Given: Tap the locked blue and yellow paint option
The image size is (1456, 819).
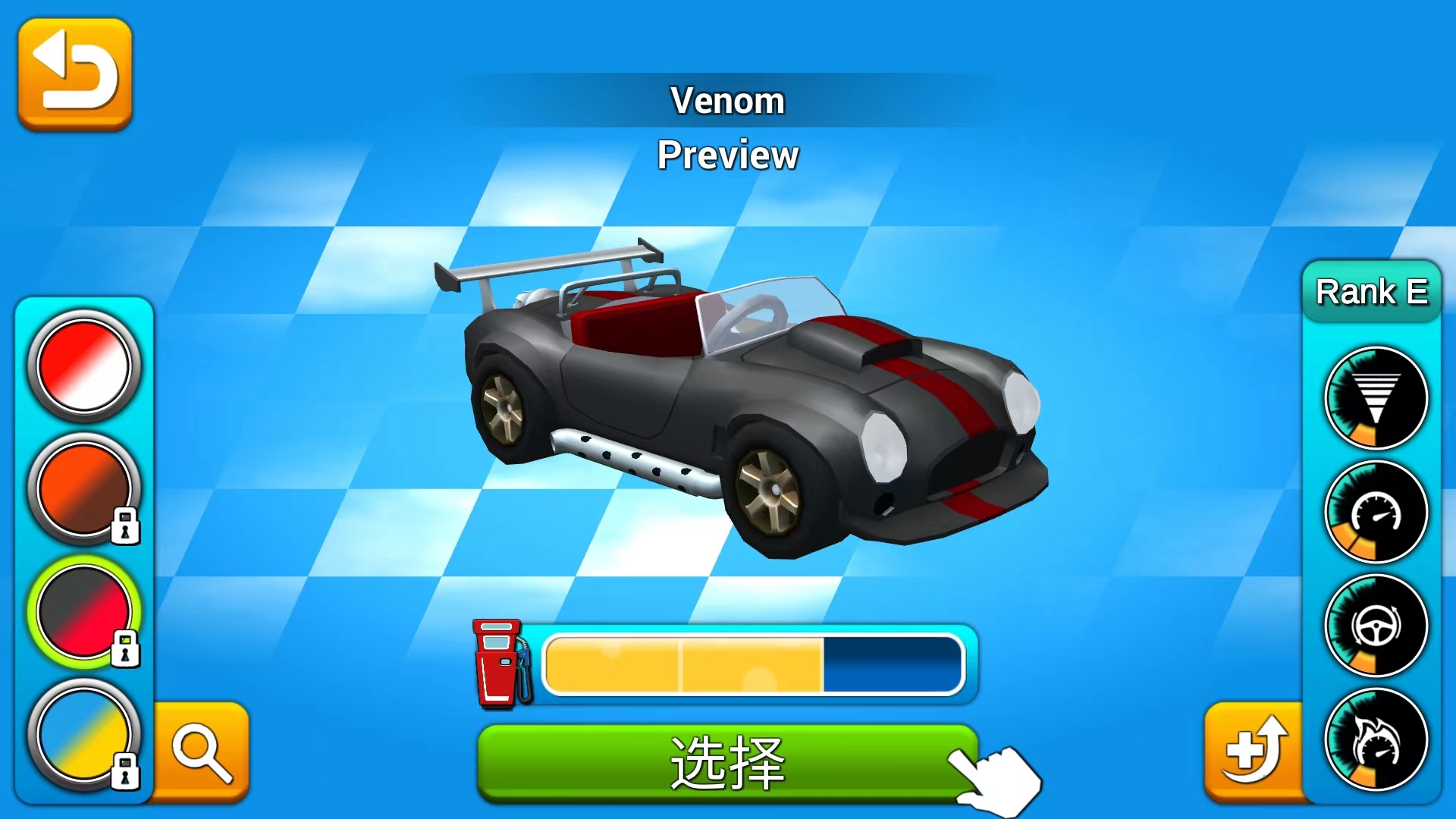Looking at the screenshot, I should coord(84,734).
